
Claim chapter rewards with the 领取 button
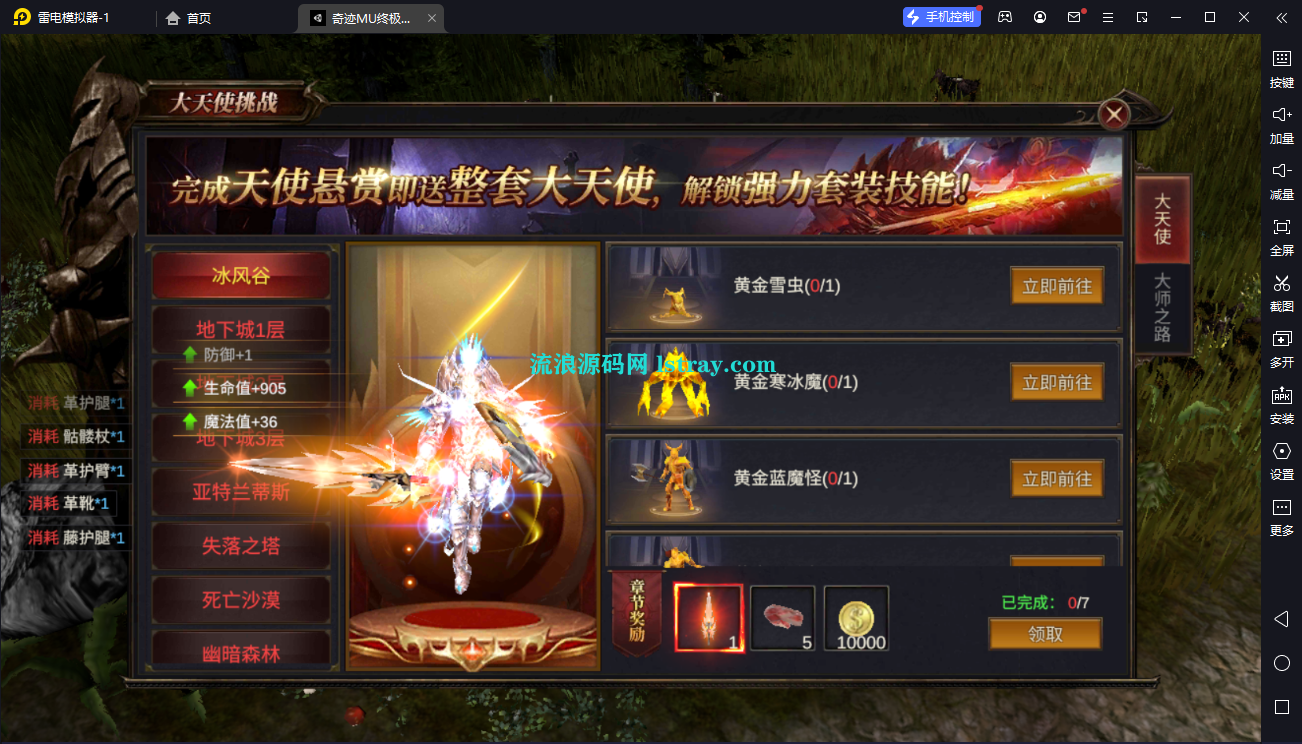[x=1044, y=633]
